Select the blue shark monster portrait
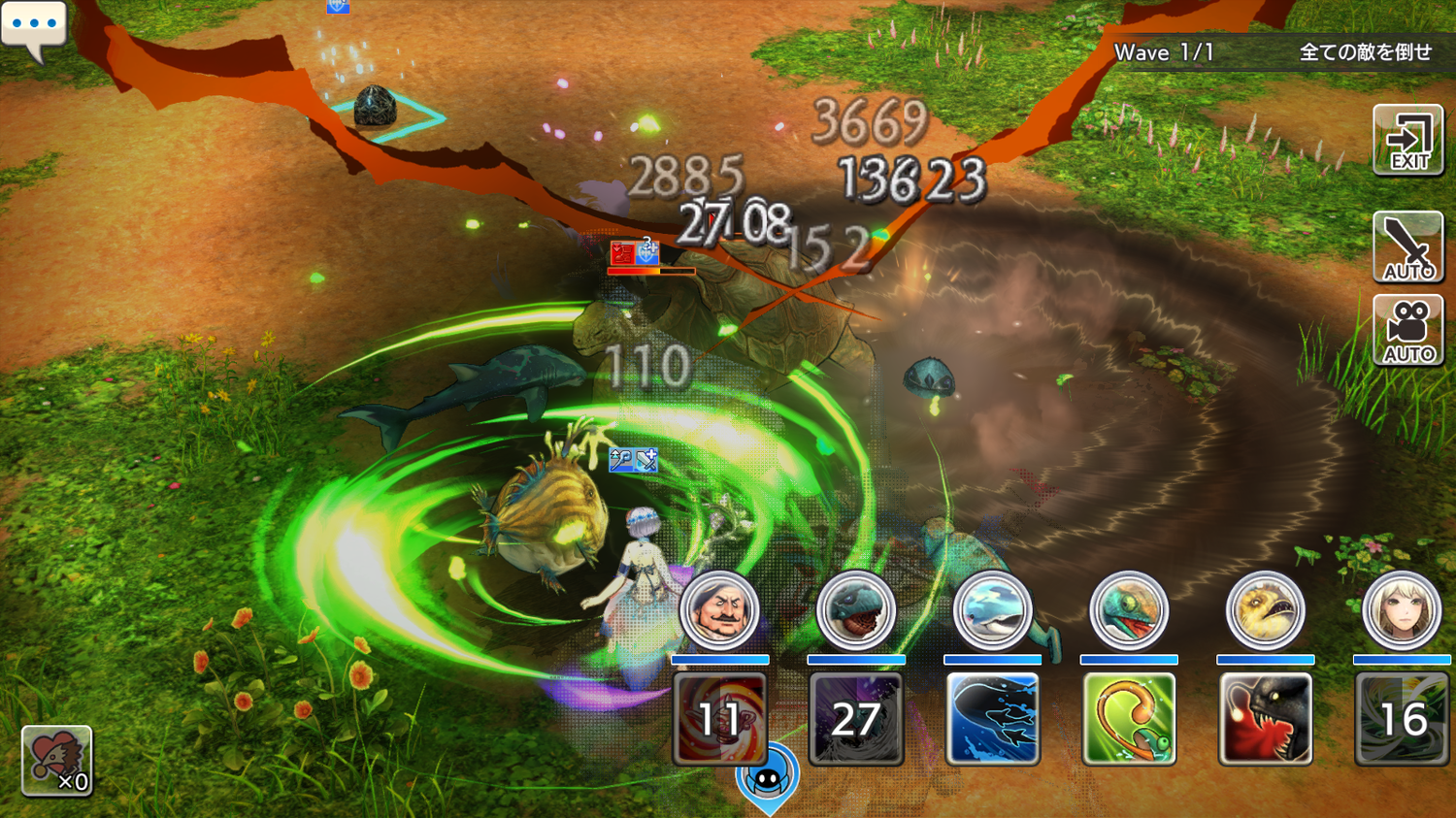Viewport: 1456px width, 818px height. click(x=855, y=611)
